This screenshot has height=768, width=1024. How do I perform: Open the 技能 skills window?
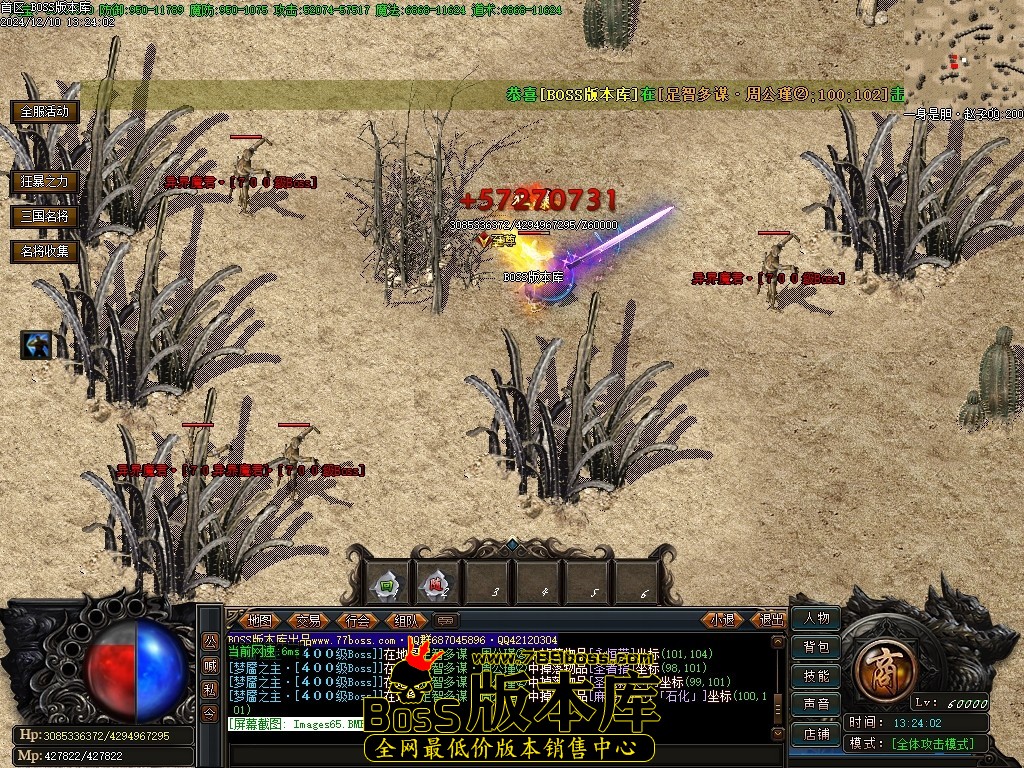pos(816,676)
